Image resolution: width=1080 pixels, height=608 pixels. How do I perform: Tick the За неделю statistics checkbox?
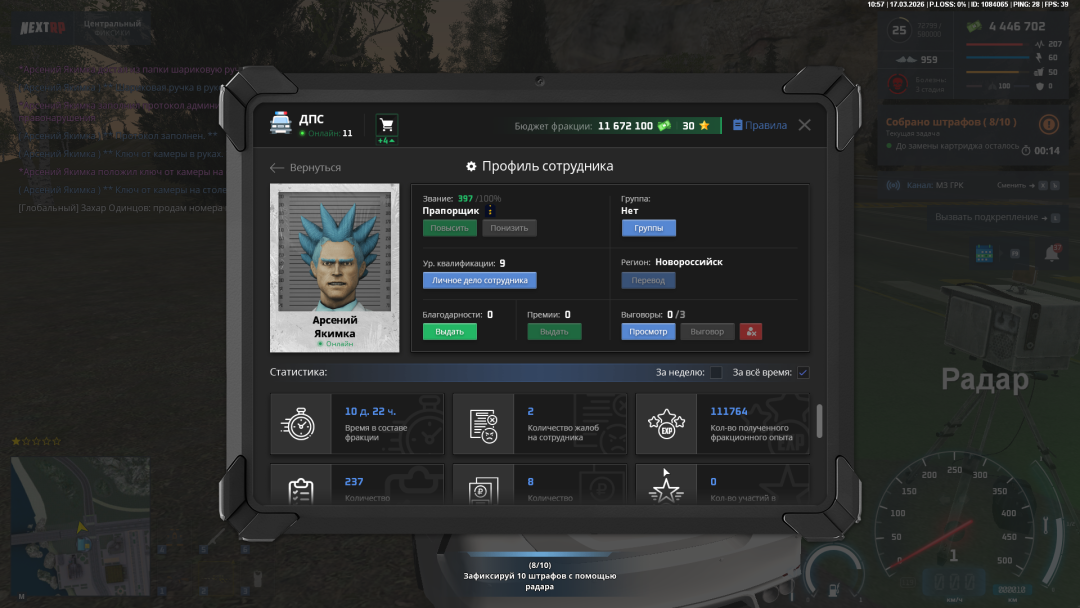(x=716, y=373)
